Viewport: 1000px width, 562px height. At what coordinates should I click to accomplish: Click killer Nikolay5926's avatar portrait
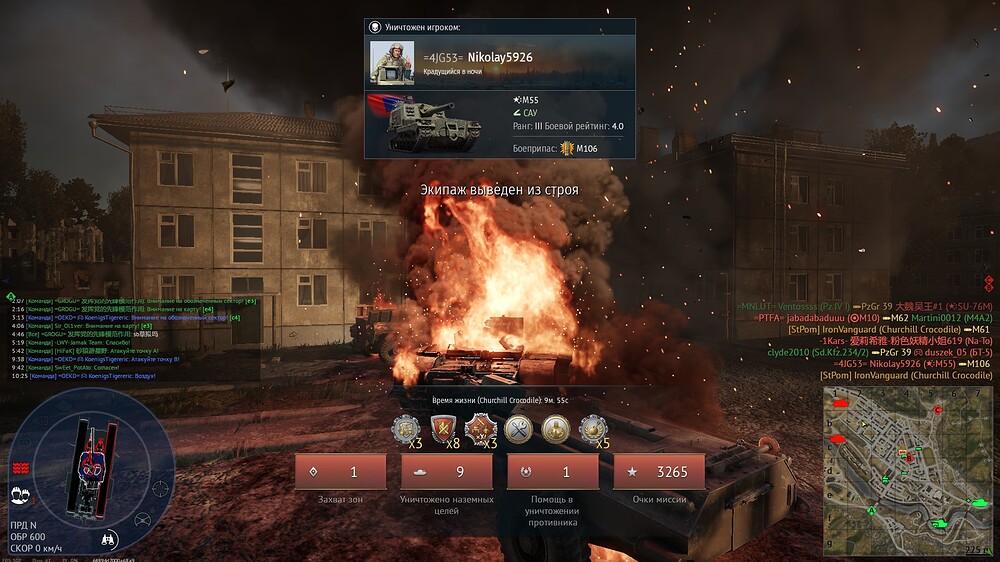point(392,62)
